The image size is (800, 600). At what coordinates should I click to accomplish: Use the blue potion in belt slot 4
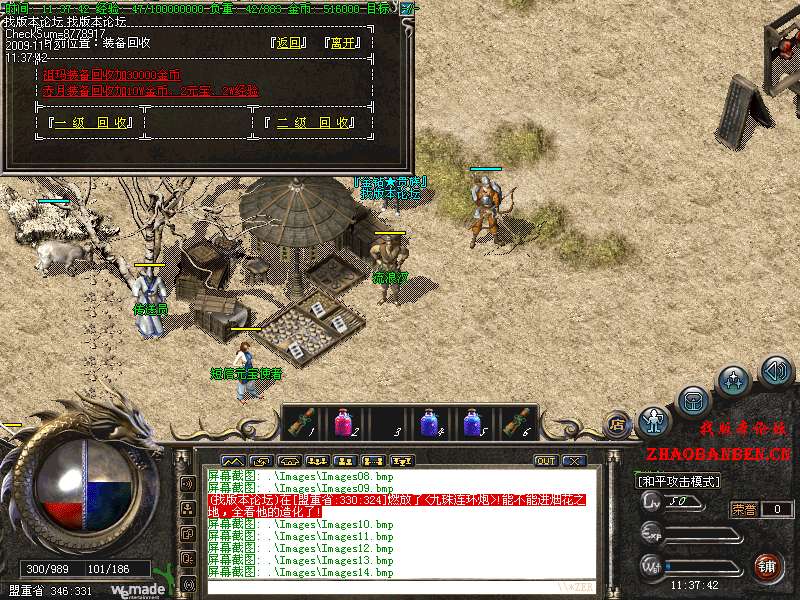pos(429,423)
